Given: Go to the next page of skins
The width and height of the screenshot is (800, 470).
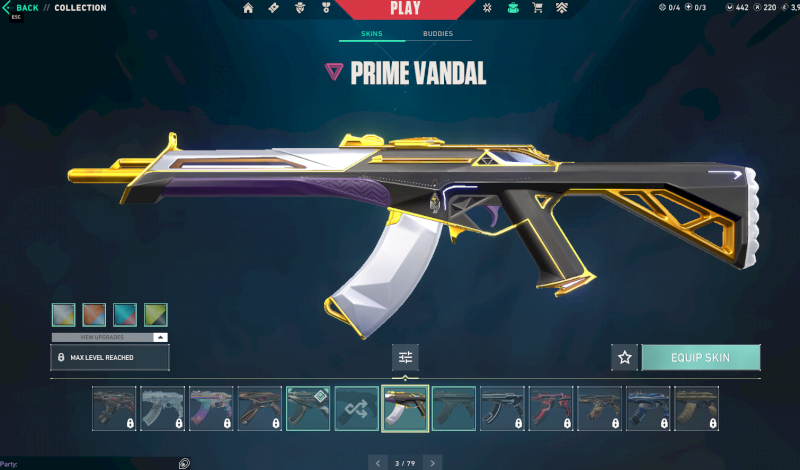Looking at the screenshot, I should [432, 463].
